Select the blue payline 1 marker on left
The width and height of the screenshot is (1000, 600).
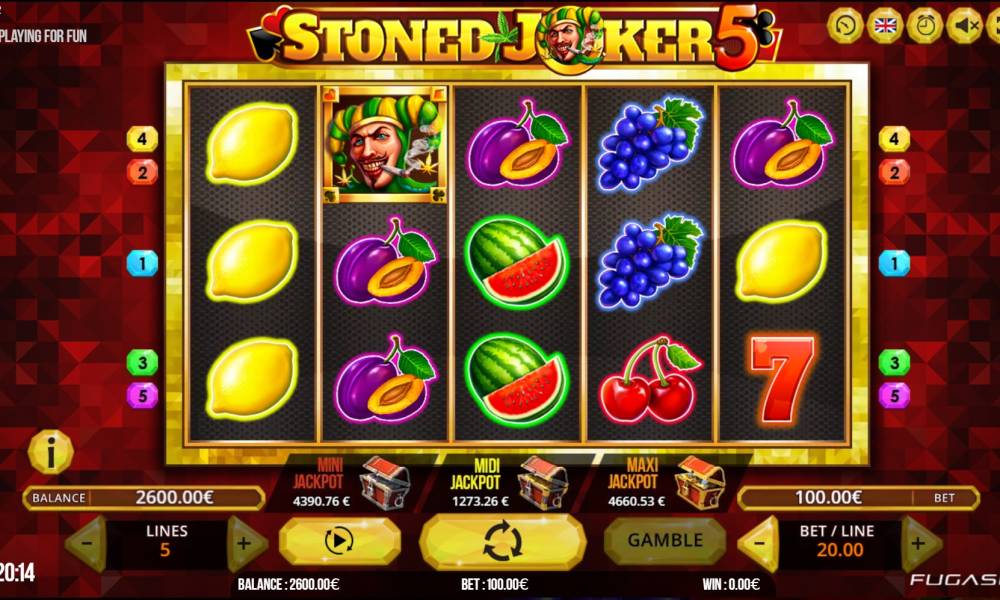tap(142, 263)
